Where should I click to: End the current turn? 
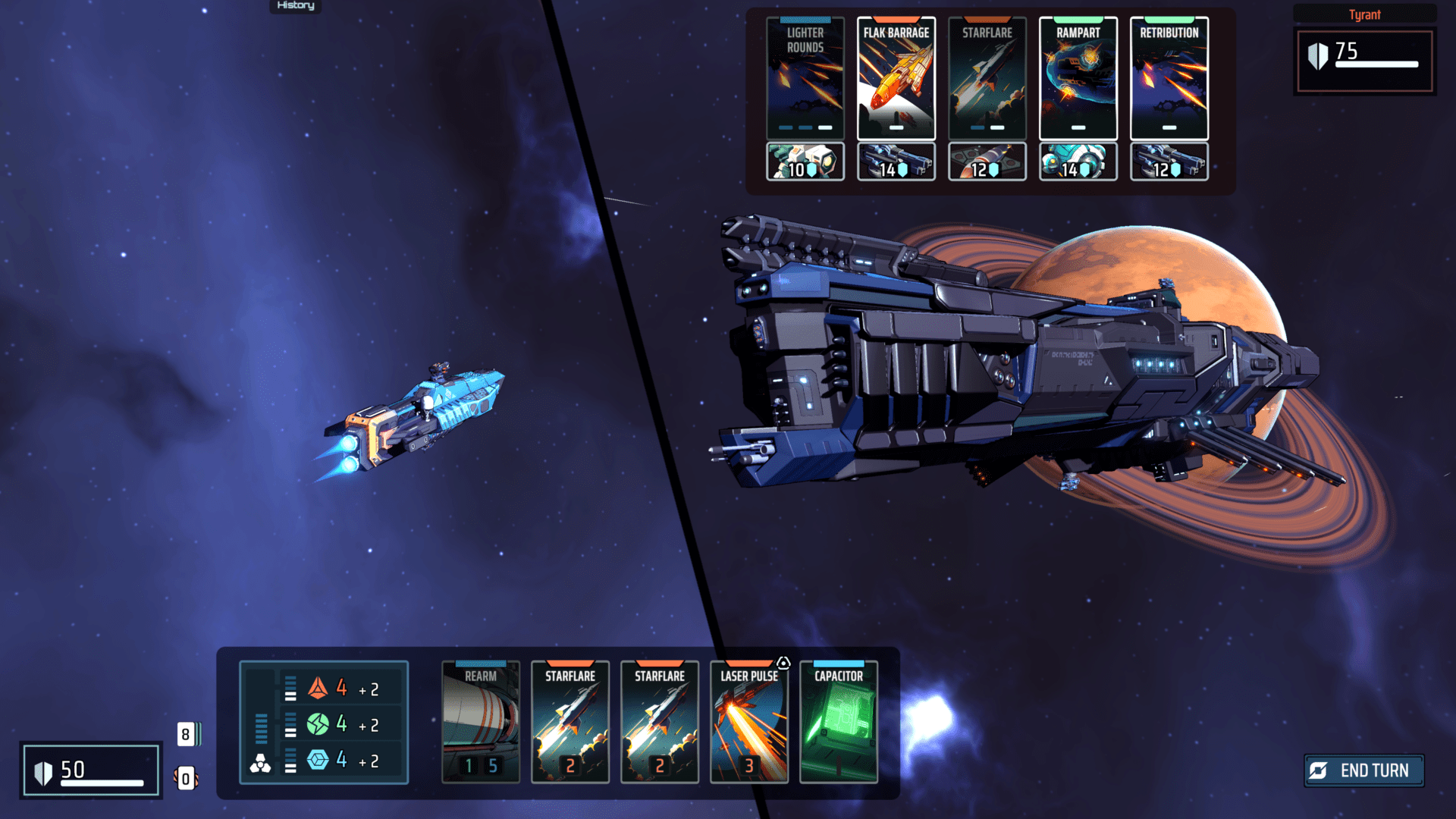[x=1363, y=770]
